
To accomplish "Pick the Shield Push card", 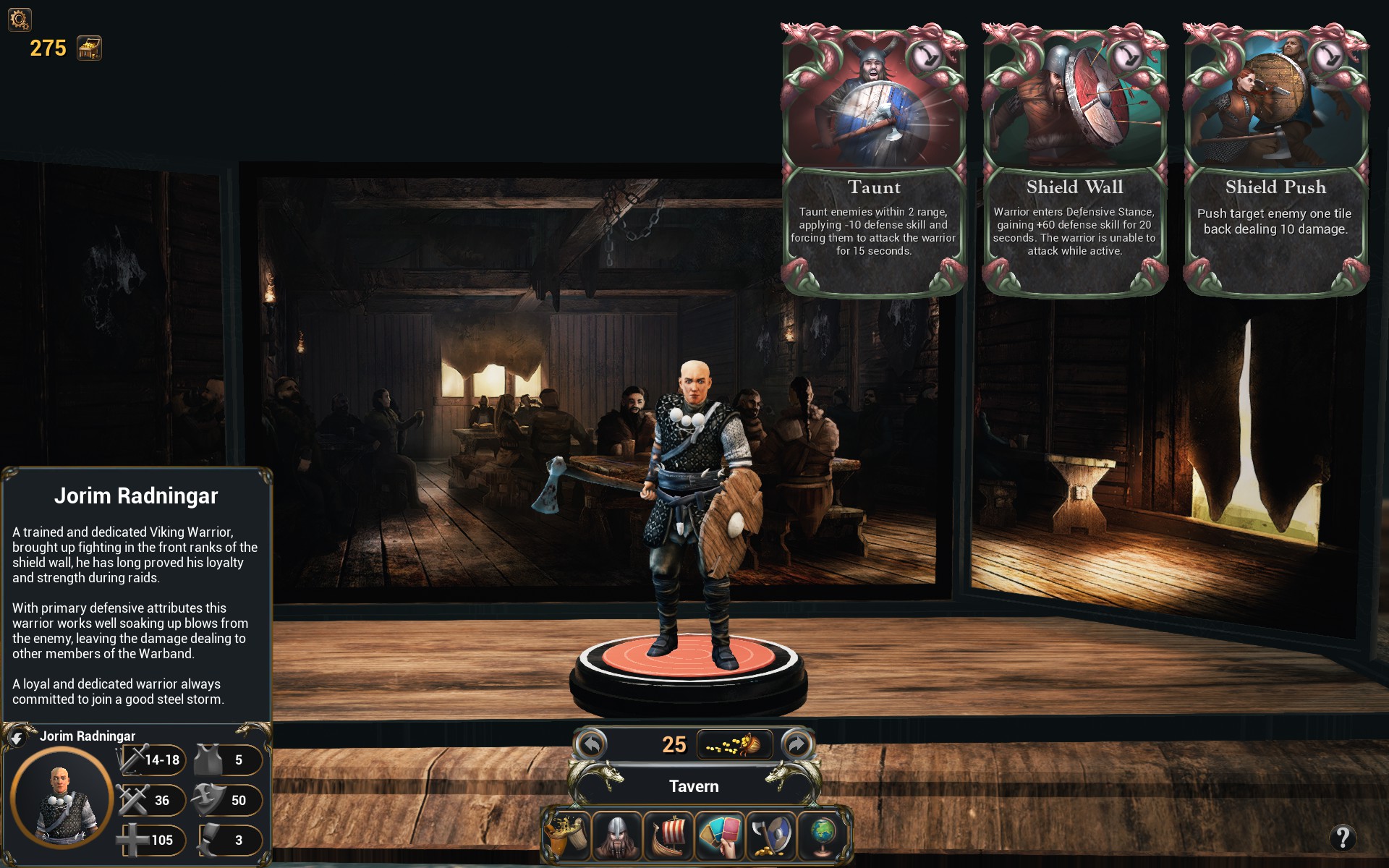I will 1275,159.
